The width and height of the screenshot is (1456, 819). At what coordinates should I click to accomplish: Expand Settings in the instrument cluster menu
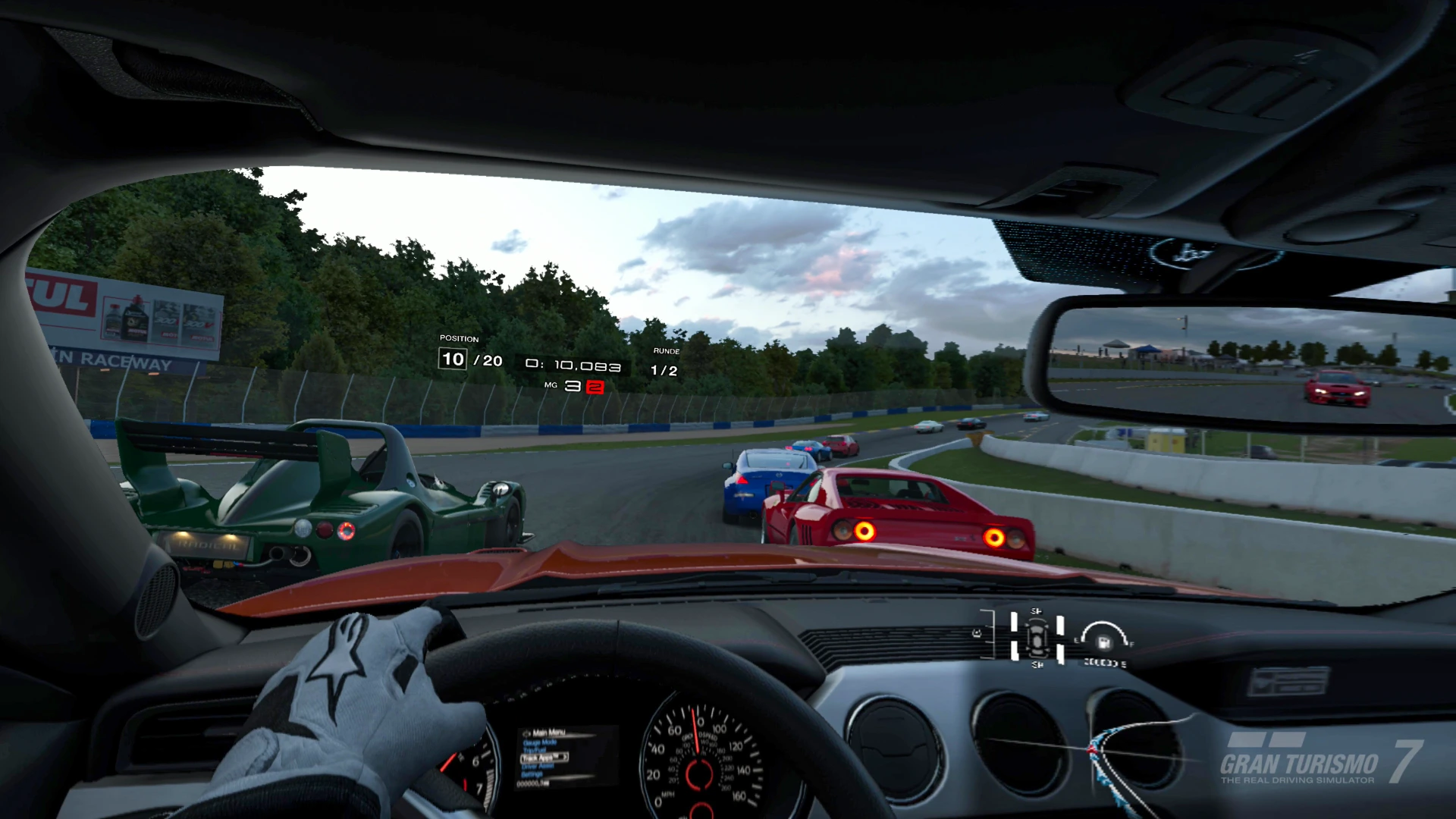pos(532,774)
